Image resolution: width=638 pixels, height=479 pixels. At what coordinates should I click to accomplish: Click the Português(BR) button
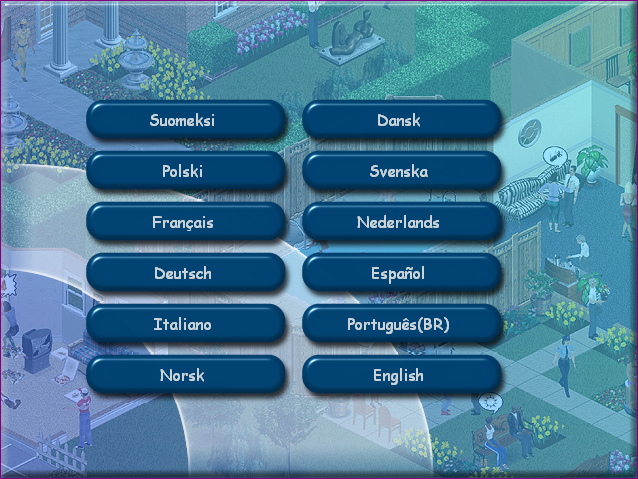pyautogui.click(x=400, y=325)
